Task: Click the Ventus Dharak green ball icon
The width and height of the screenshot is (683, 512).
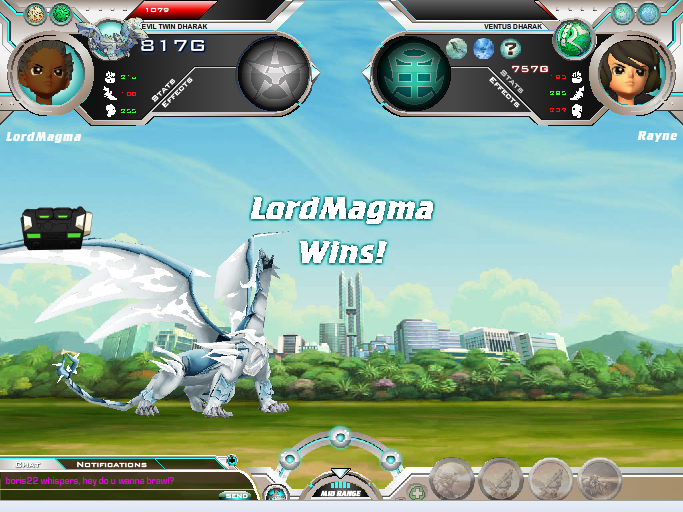Action: [573, 38]
